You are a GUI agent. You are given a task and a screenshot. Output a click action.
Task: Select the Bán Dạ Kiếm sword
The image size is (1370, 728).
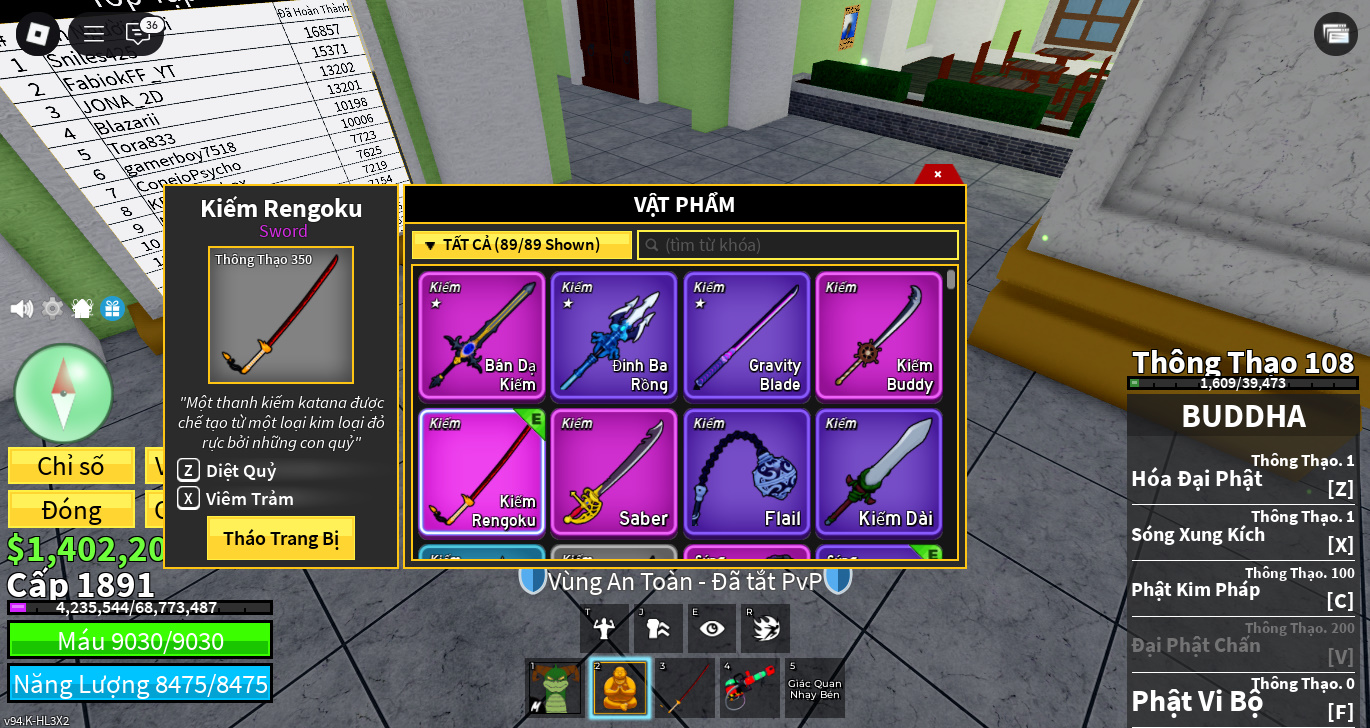pyautogui.click(x=482, y=336)
